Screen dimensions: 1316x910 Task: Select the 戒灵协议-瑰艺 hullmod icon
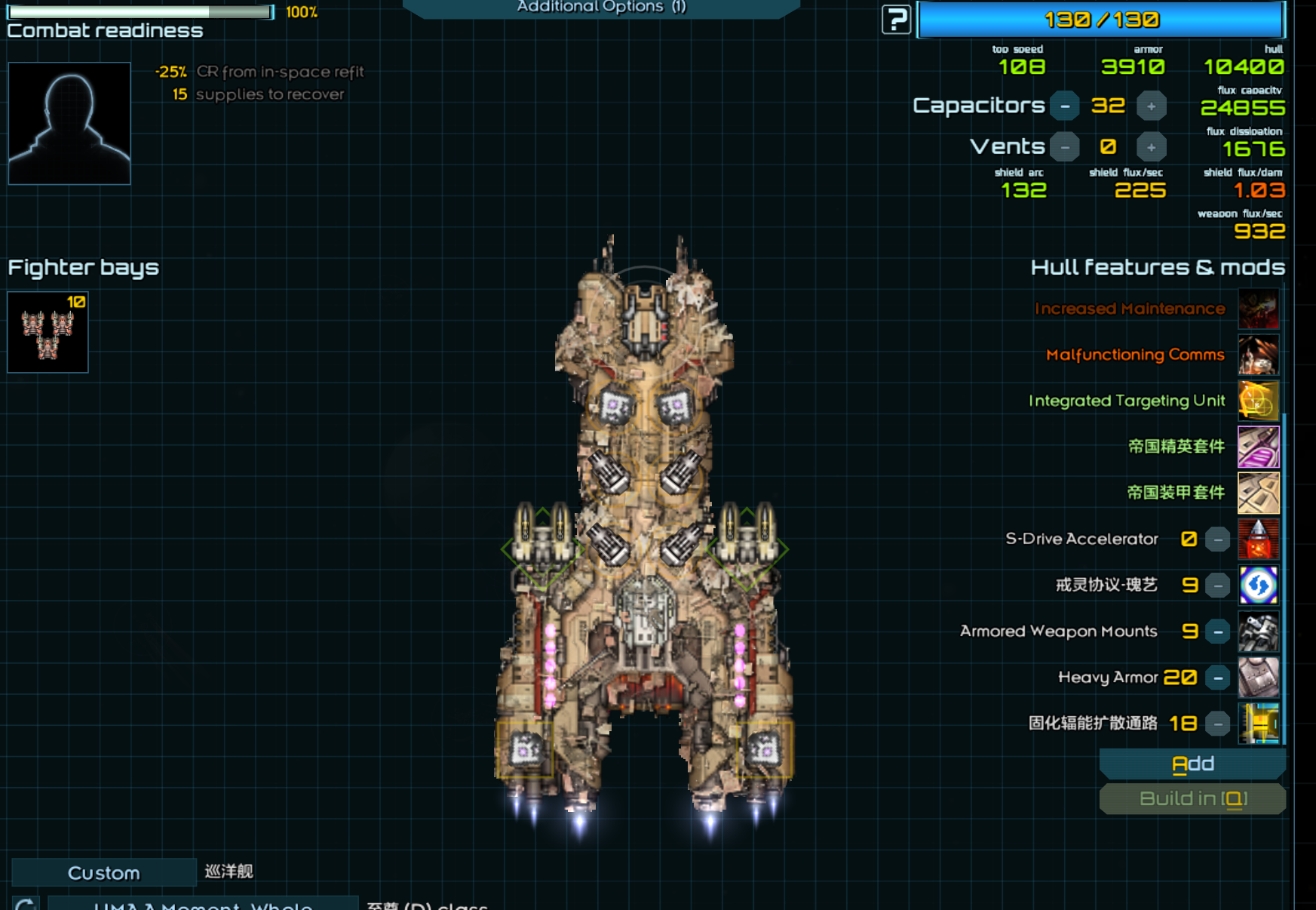coord(1258,586)
